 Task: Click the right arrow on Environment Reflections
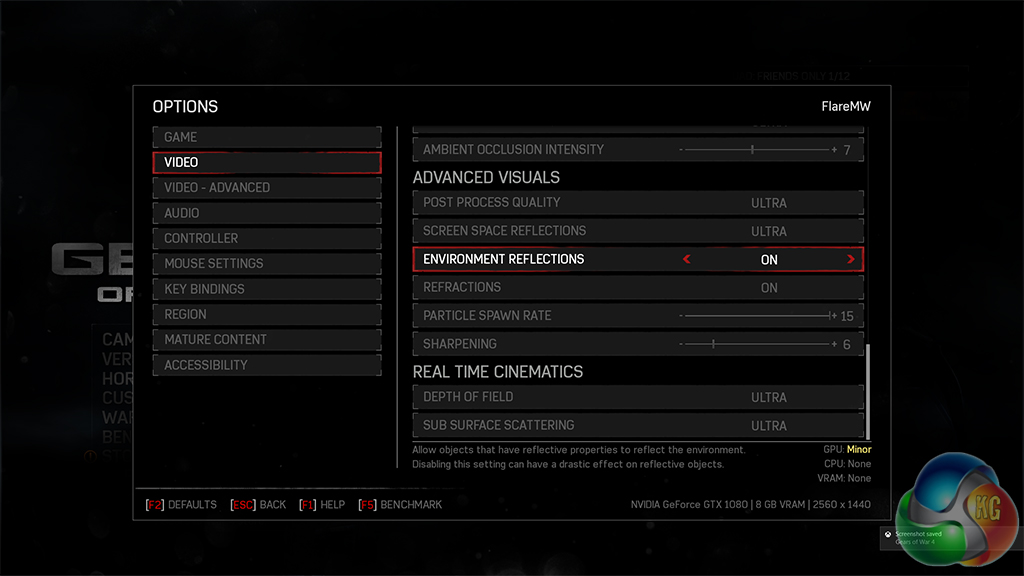tap(851, 259)
